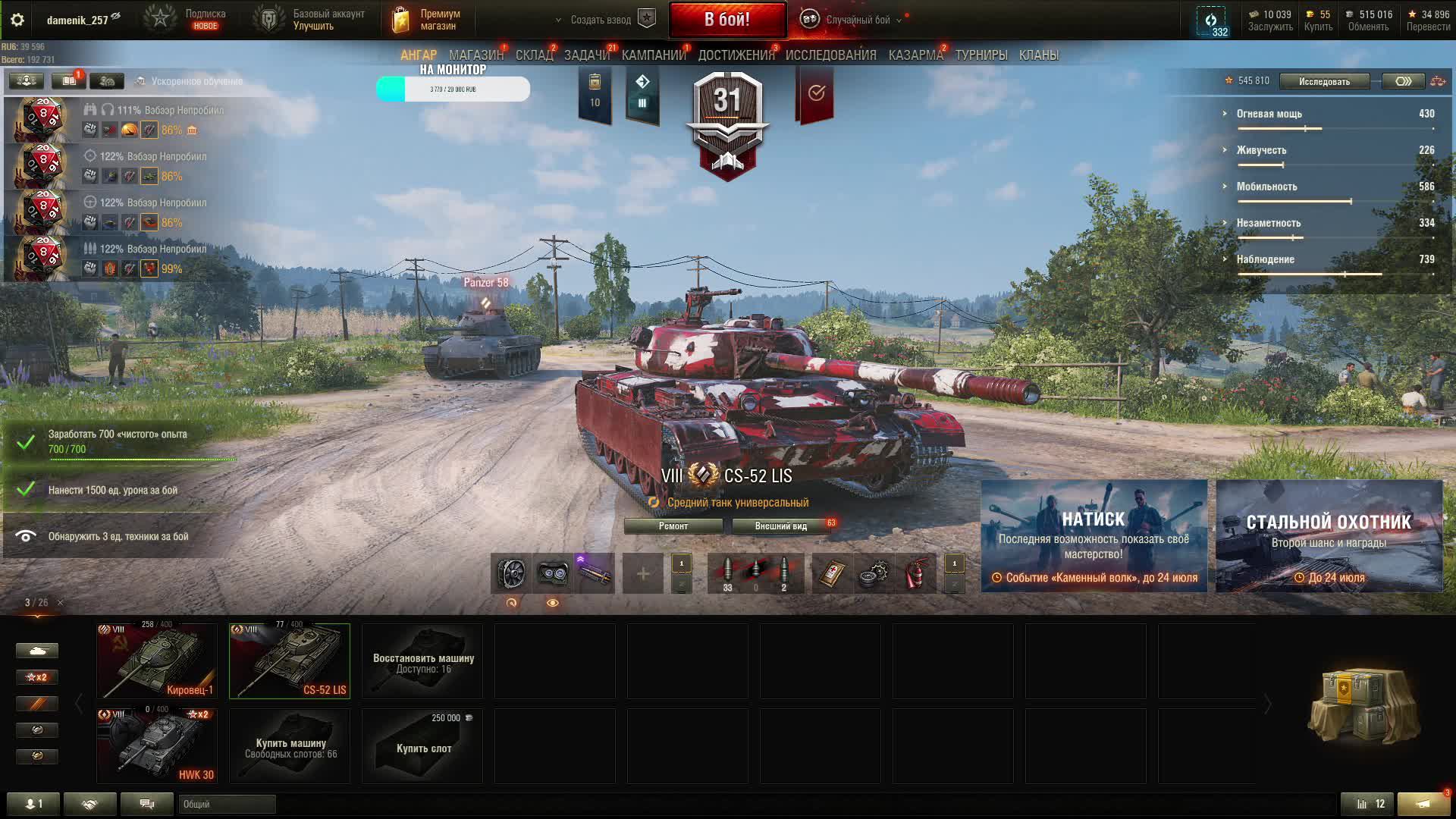Click the Общий chat channel field

(227, 804)
